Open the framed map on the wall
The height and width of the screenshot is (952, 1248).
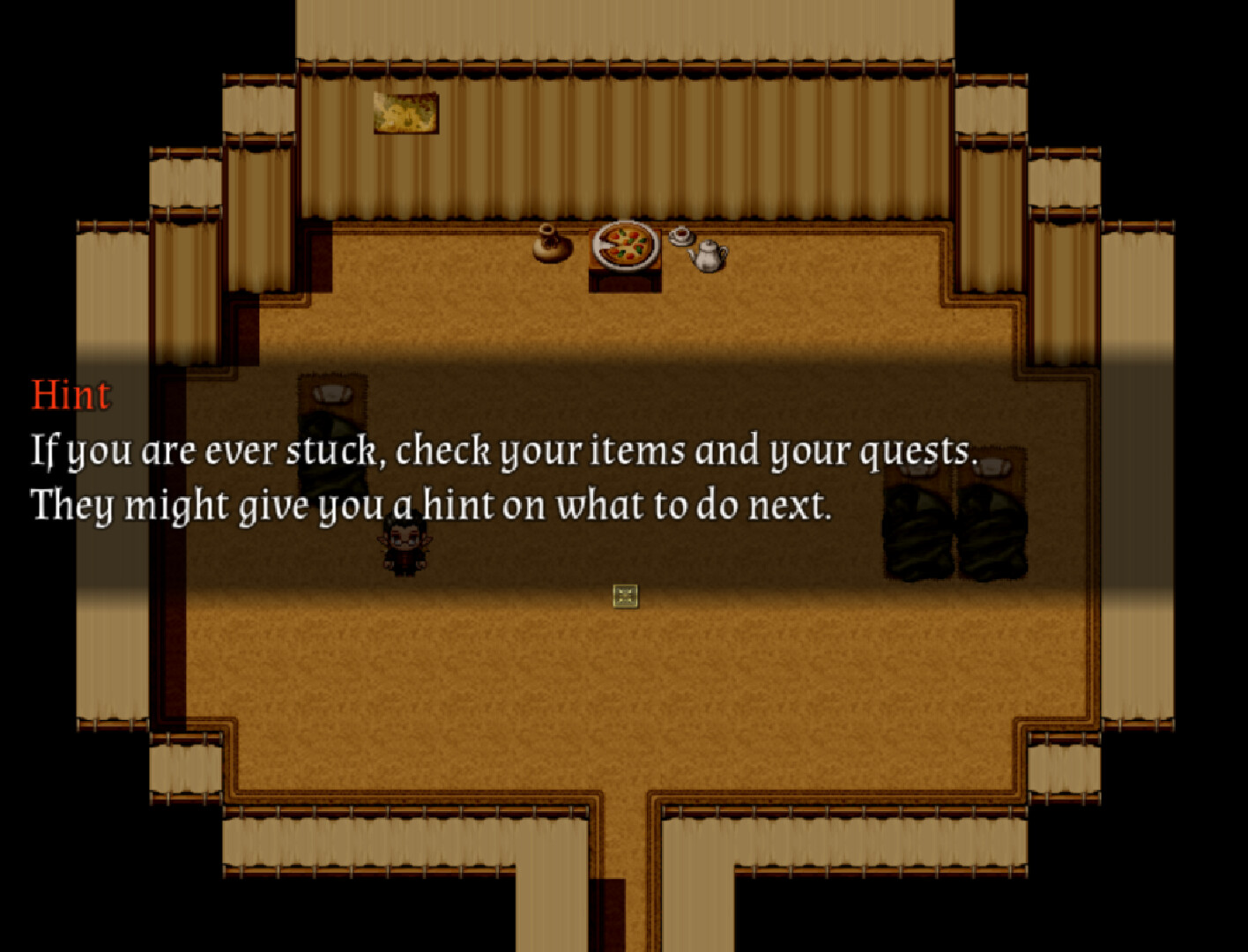[x=406, y=113]
